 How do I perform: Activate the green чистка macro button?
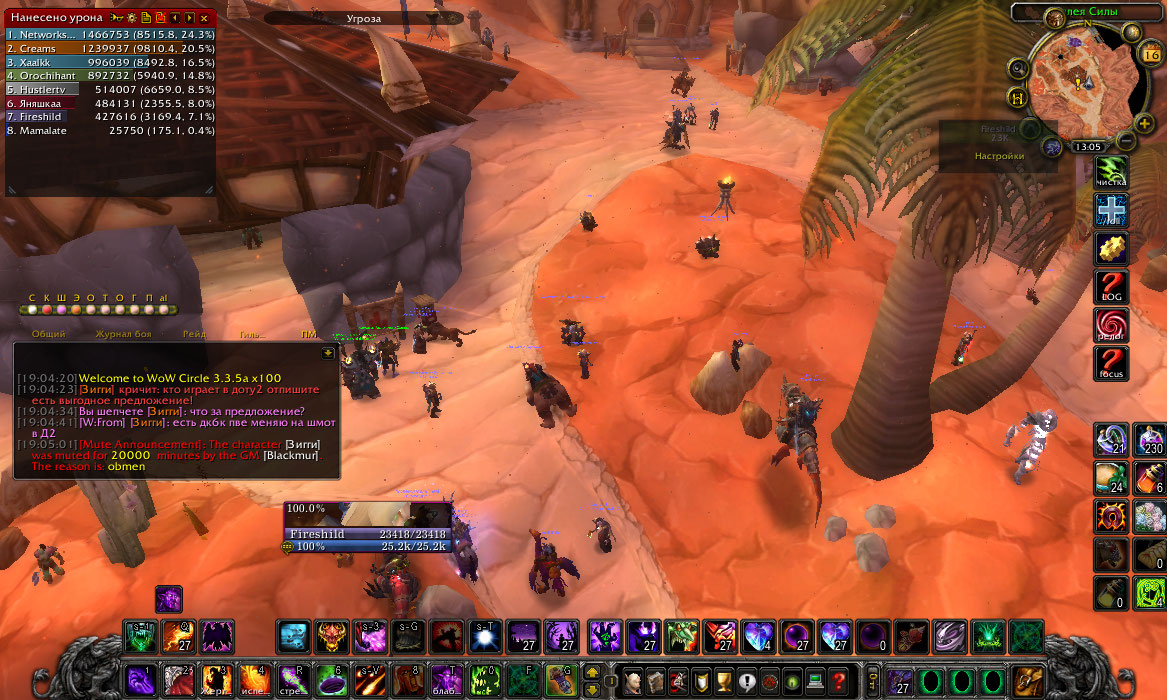click(x=1111, y=171)
